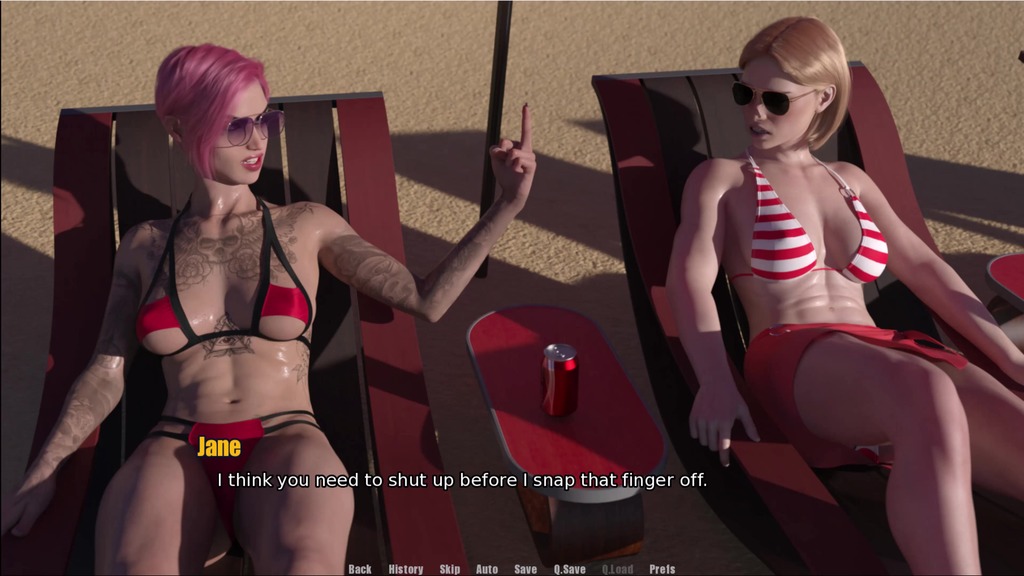Quick save with Q.Save
Image resolution: width=1024 pixels, height=576 pixels.
tap(570, 569)
